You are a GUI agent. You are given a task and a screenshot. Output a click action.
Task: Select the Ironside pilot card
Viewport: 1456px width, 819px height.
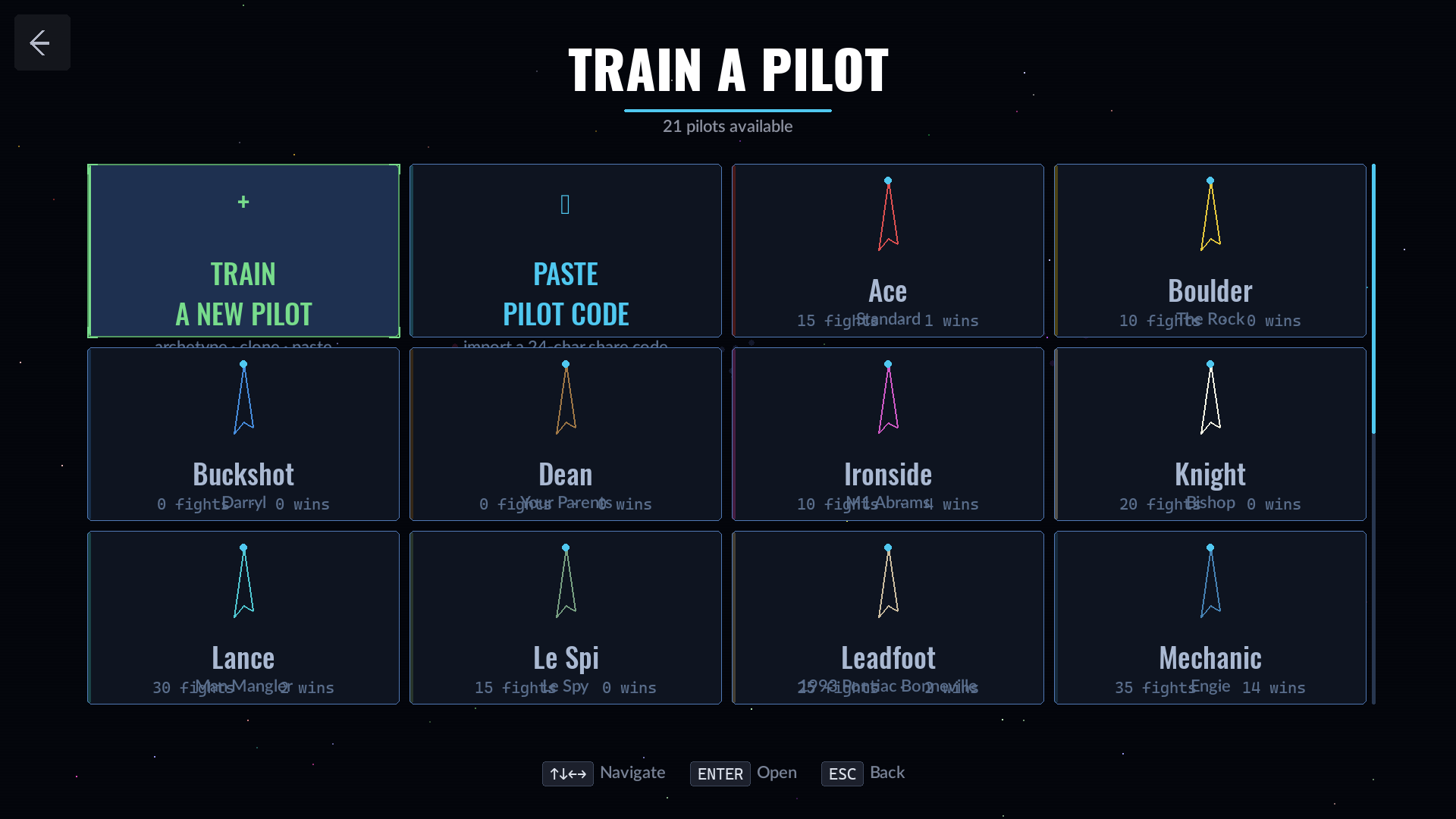[887, 435]
